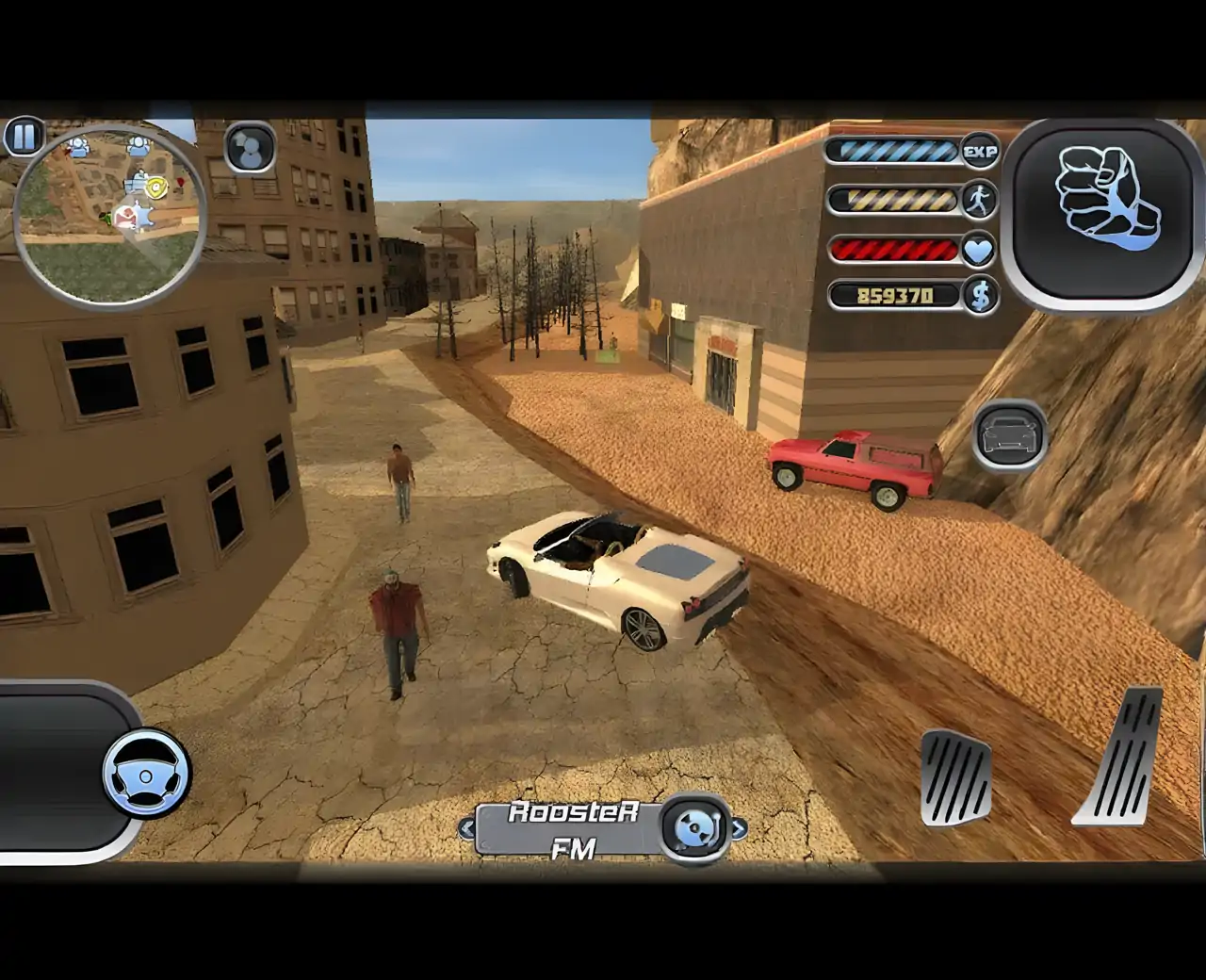Select the fist melee weapon button

point(1103,213)
